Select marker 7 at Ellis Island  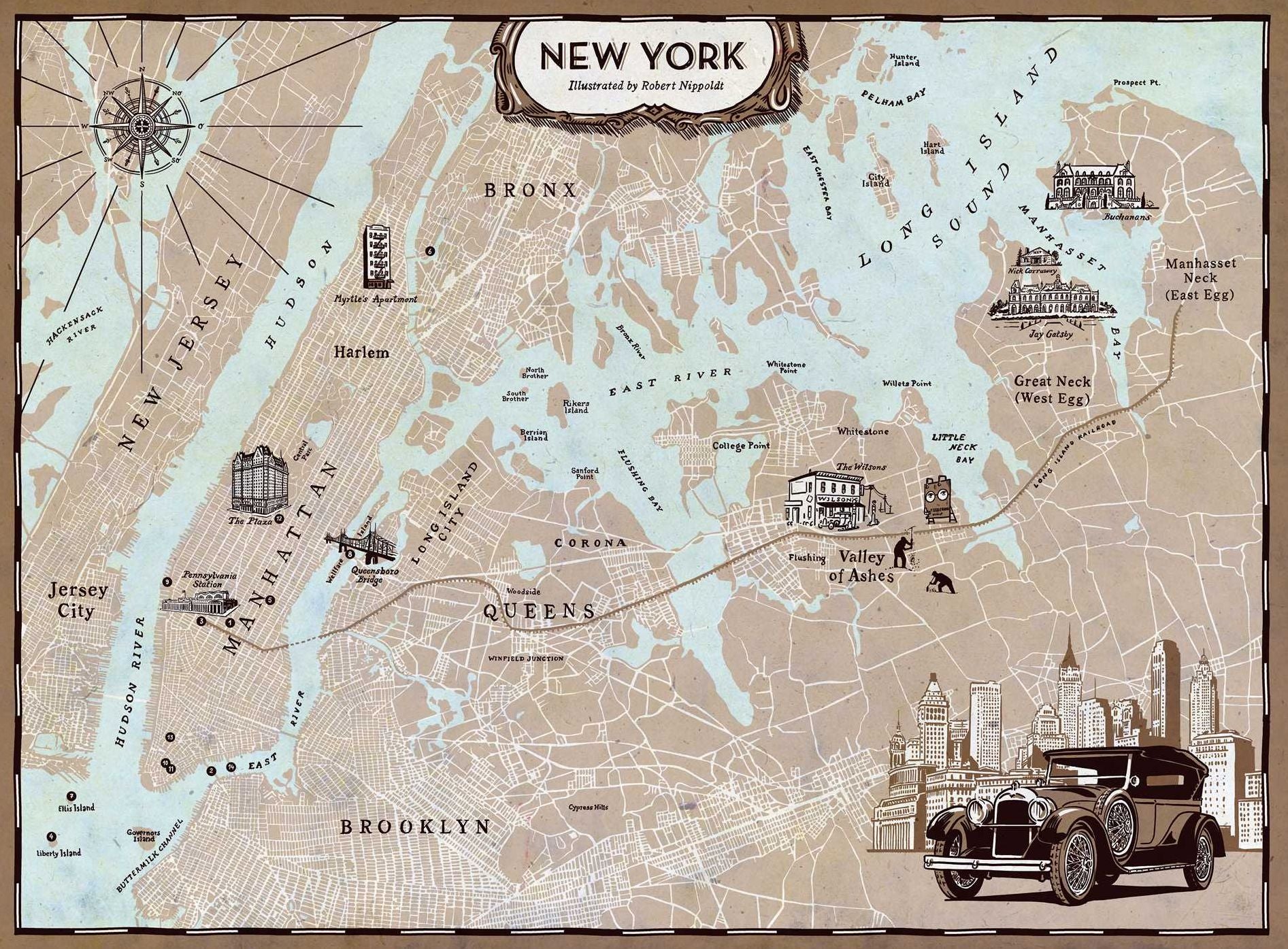pos(71,796)
